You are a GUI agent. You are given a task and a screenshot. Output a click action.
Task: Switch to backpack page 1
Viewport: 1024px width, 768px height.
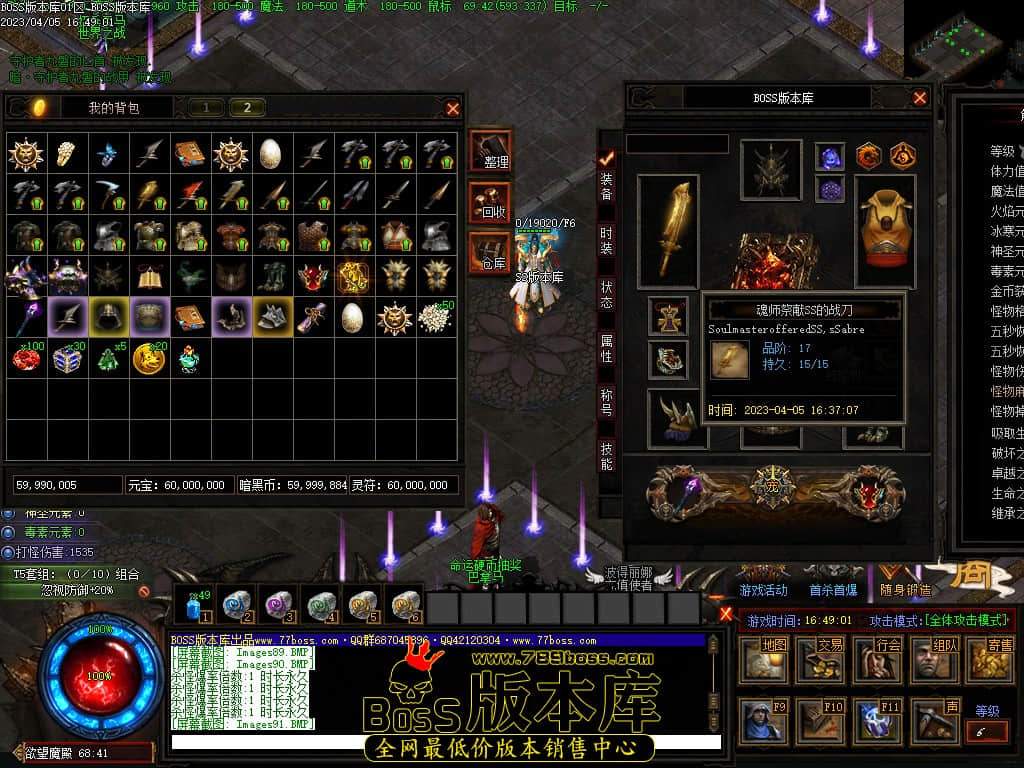[x=206, y=108]
